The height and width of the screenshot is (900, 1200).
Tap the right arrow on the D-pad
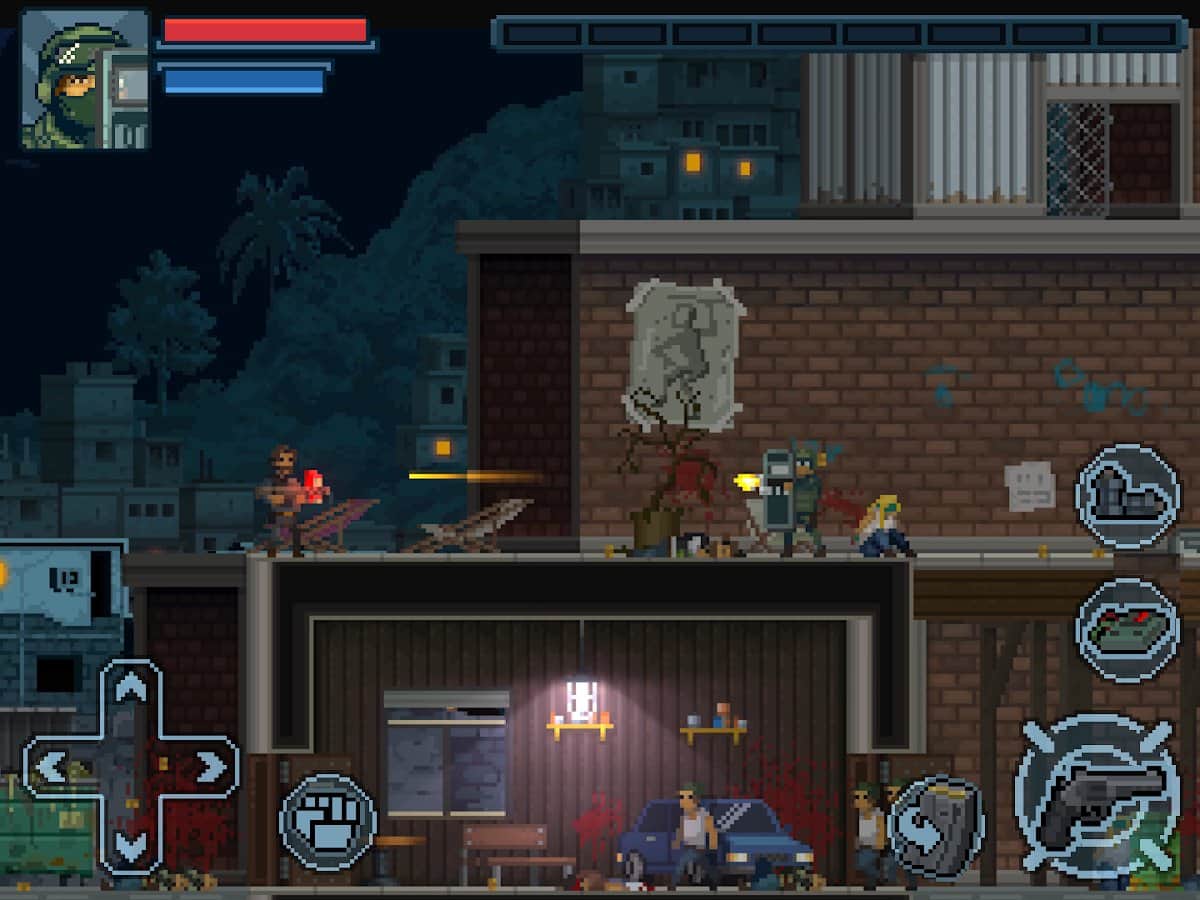pyautogui.click(x=209, y=767)
